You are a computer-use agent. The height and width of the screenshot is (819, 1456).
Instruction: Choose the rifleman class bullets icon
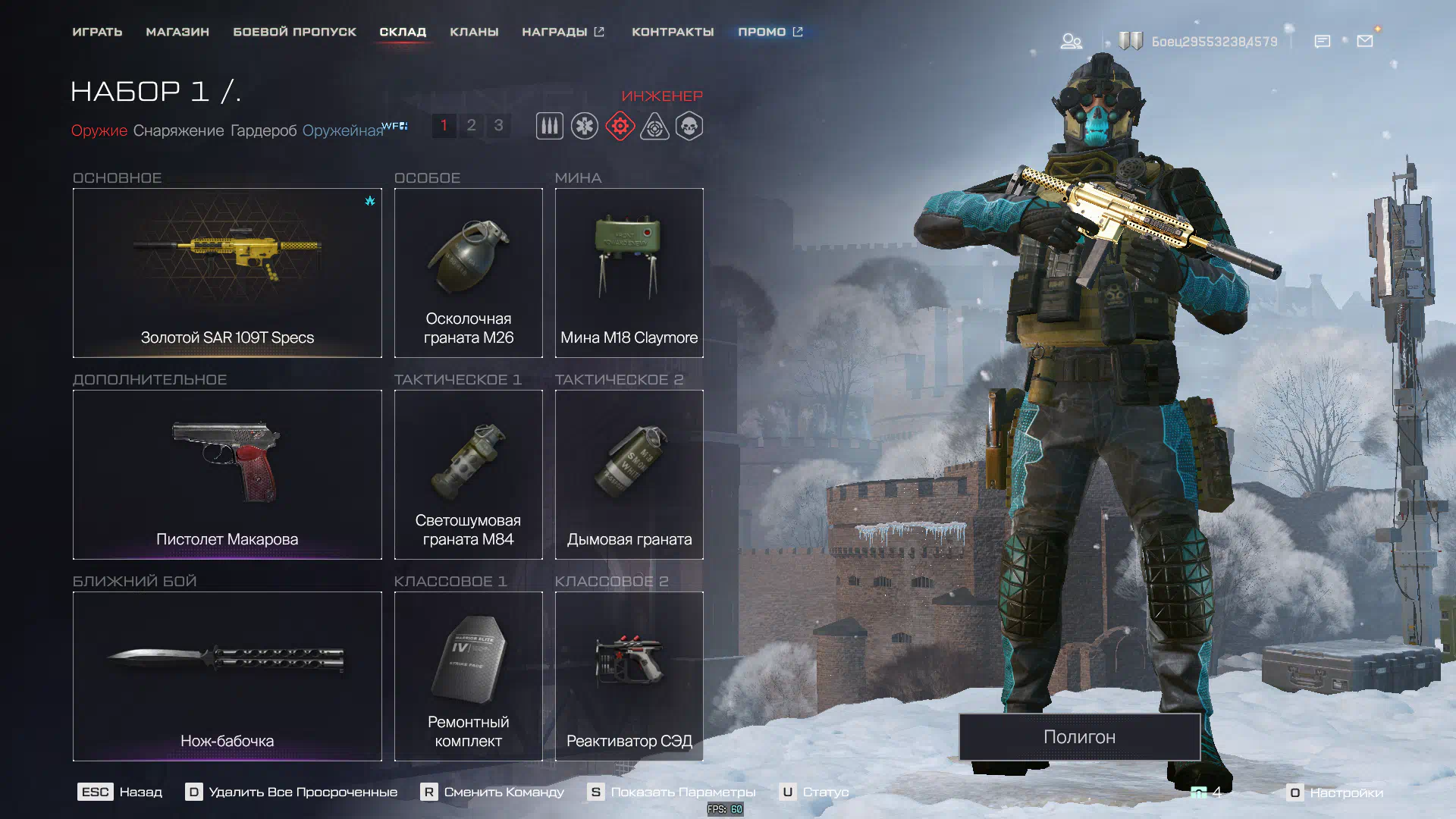click(x=550, y=126)
